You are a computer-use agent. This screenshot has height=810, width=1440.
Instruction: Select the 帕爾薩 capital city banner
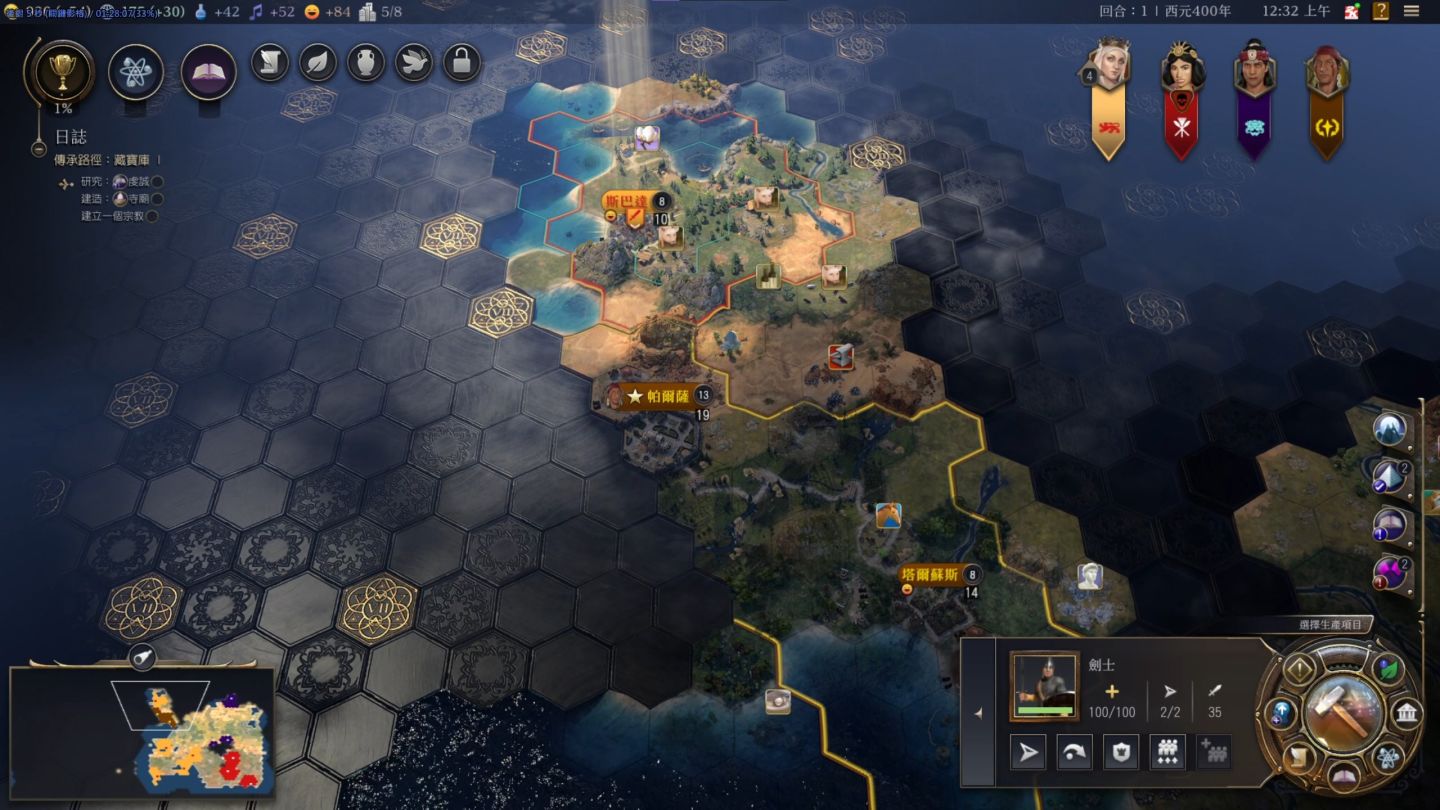663,396
